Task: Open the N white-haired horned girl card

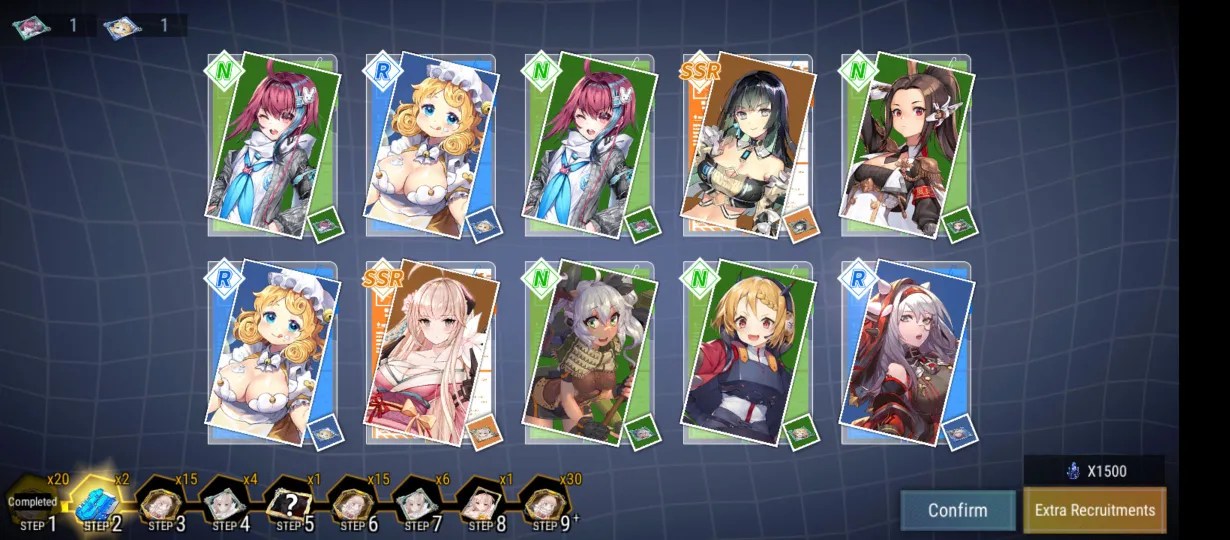Action: 587,353
